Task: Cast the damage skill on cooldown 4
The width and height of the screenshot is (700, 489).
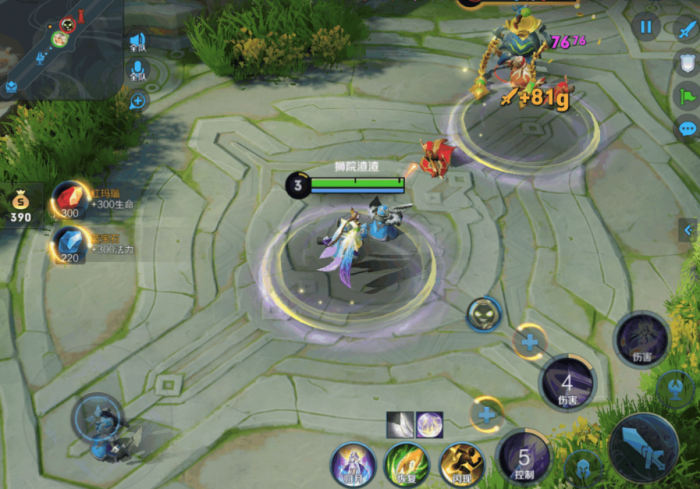Action: [x=567, y=383]
